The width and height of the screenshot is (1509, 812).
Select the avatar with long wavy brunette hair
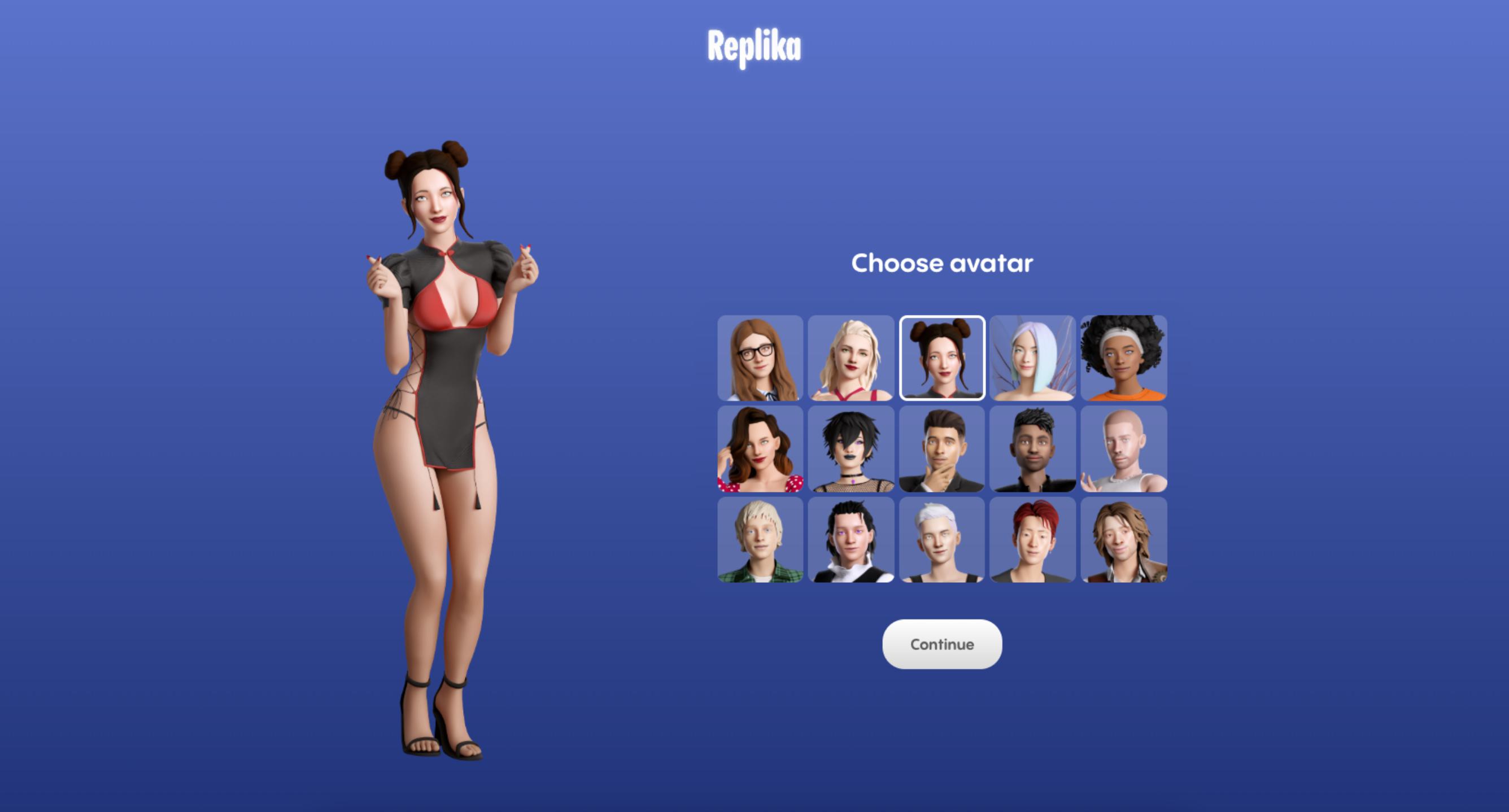tap(760, 449)
